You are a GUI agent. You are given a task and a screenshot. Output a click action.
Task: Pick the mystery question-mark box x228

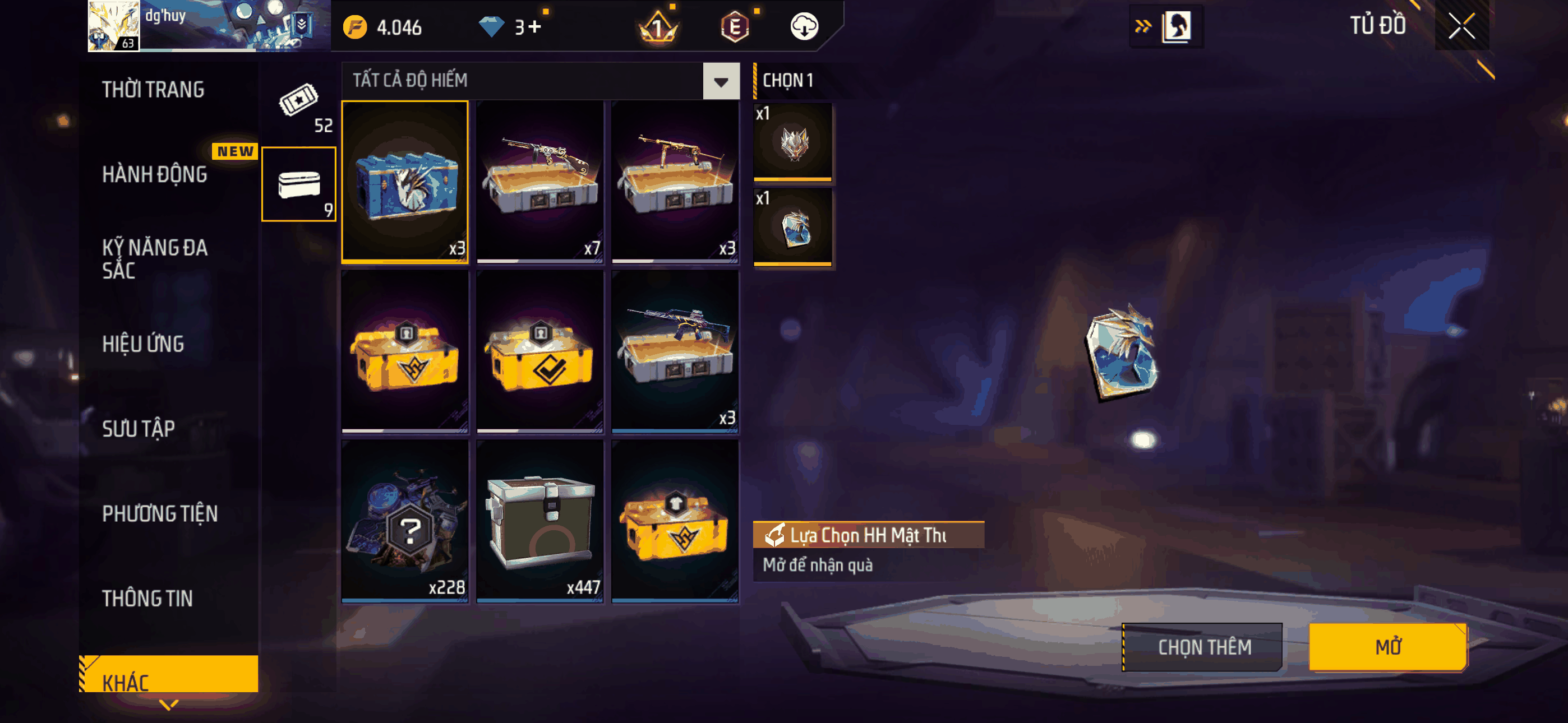pos(405,521)
